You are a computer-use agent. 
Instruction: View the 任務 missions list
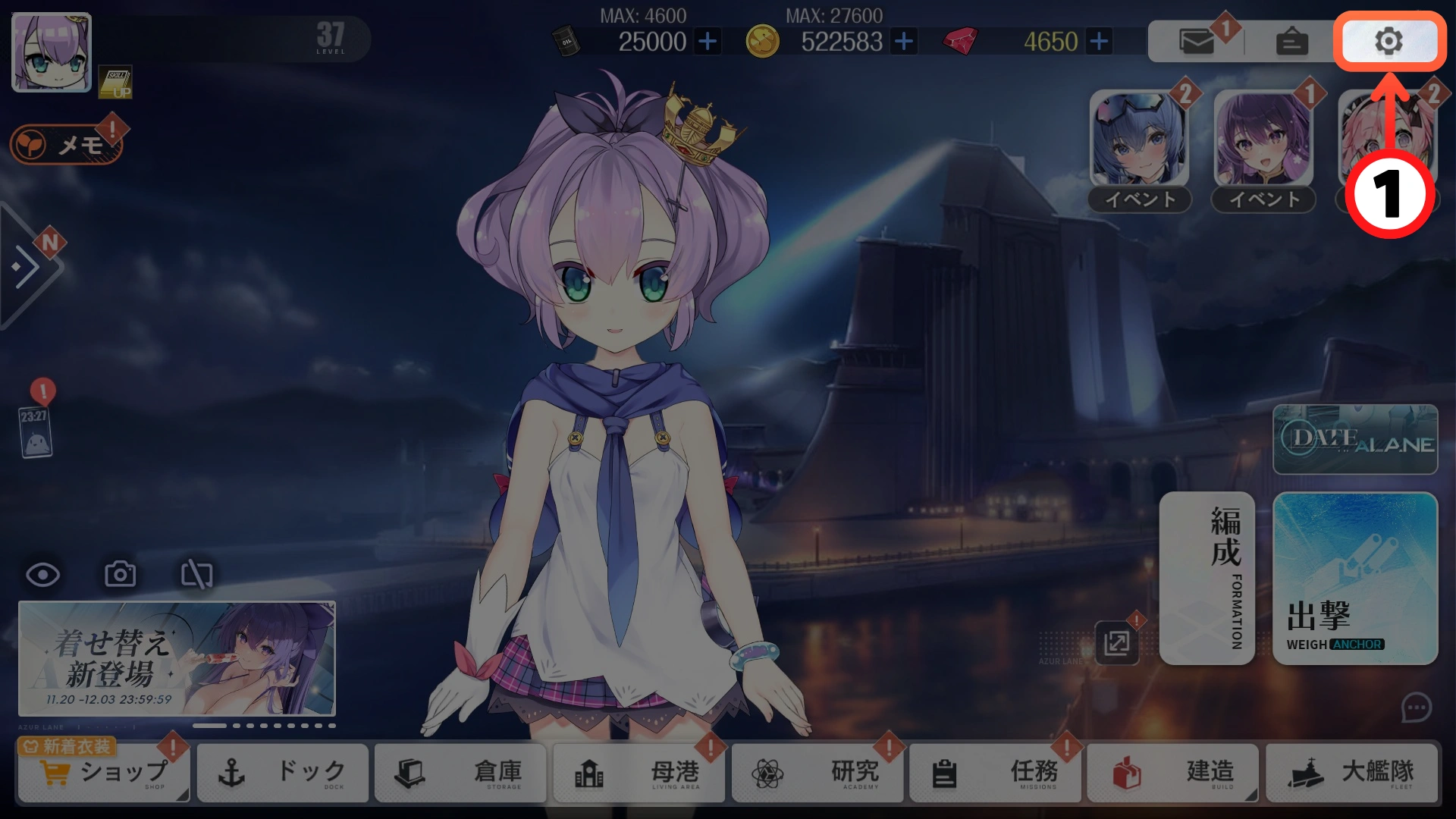click(996, 773)
